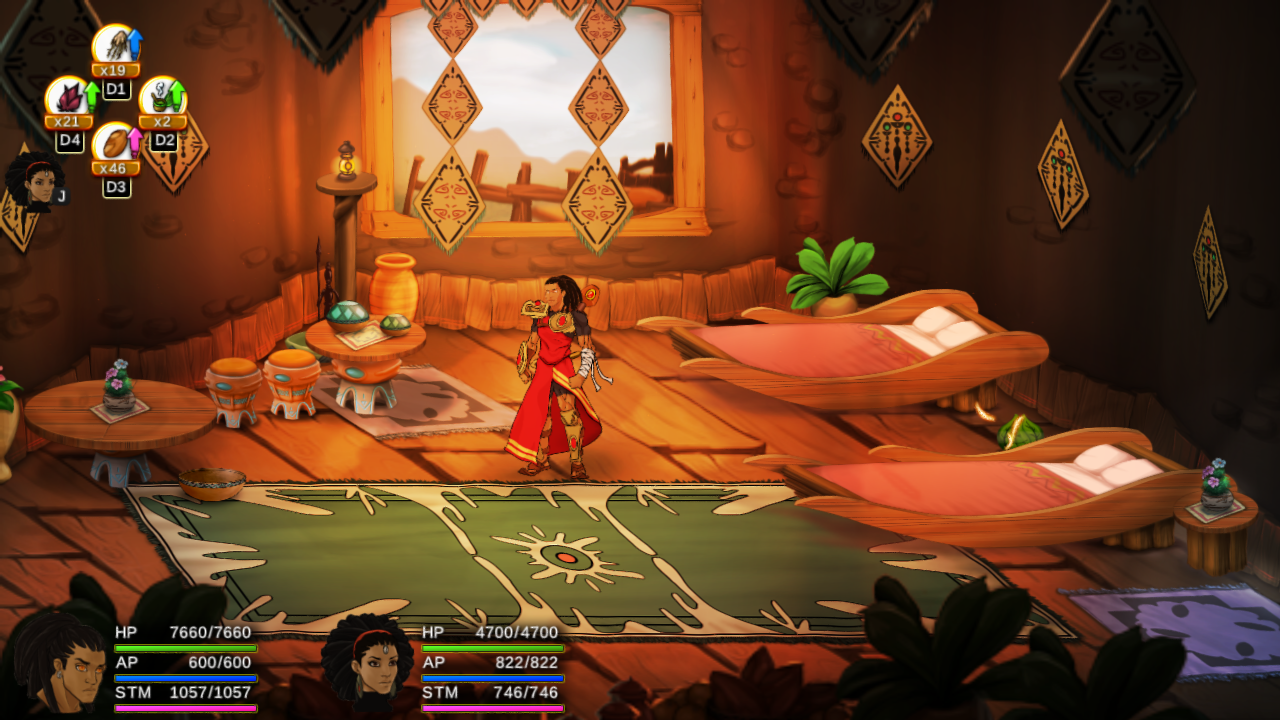Screen dimensions: 1280x720
Task: Select the headband woman's status portrait
Action: (366, 661)
